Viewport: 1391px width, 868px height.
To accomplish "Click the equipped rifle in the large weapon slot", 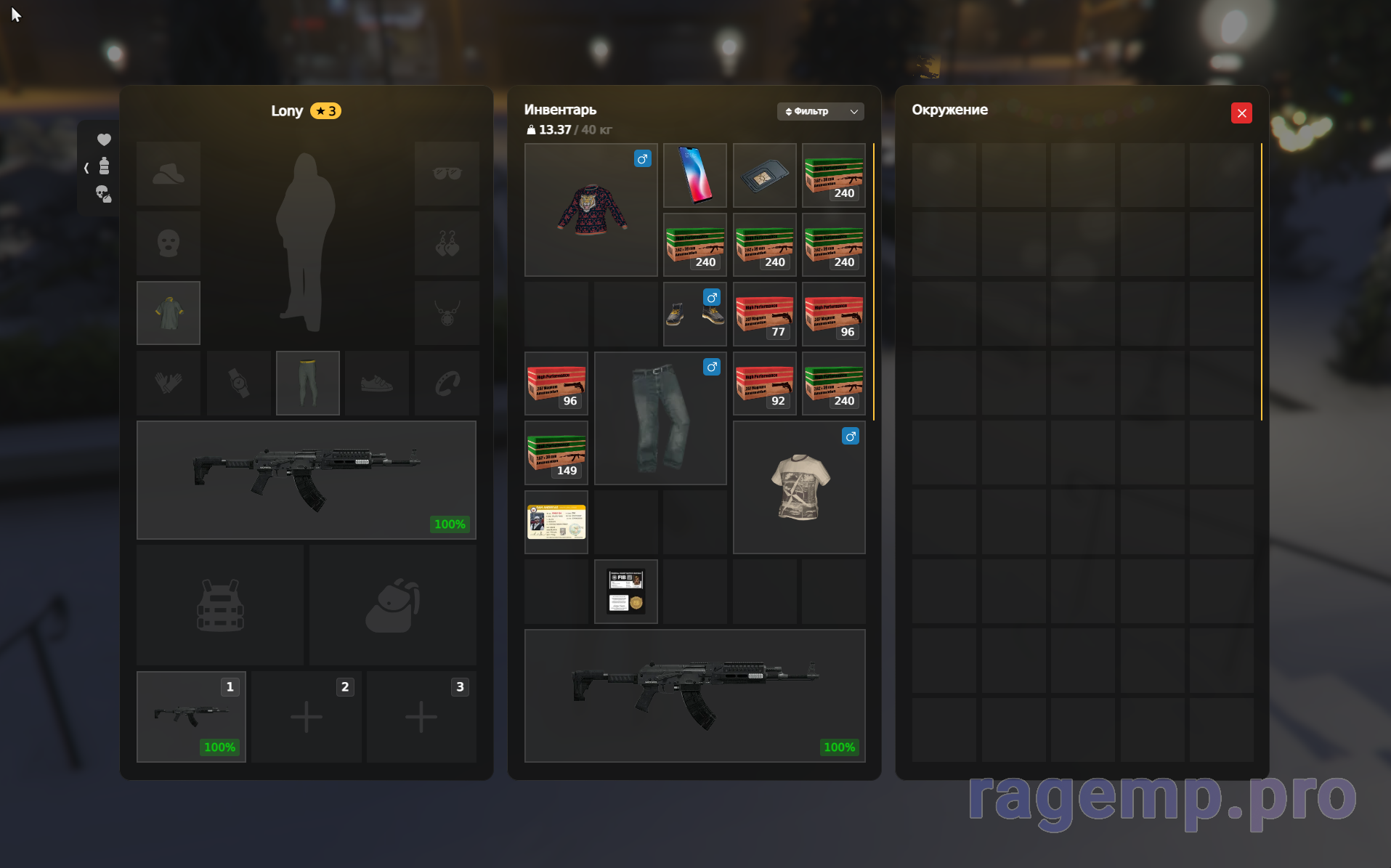I will [x=306, y=479].
